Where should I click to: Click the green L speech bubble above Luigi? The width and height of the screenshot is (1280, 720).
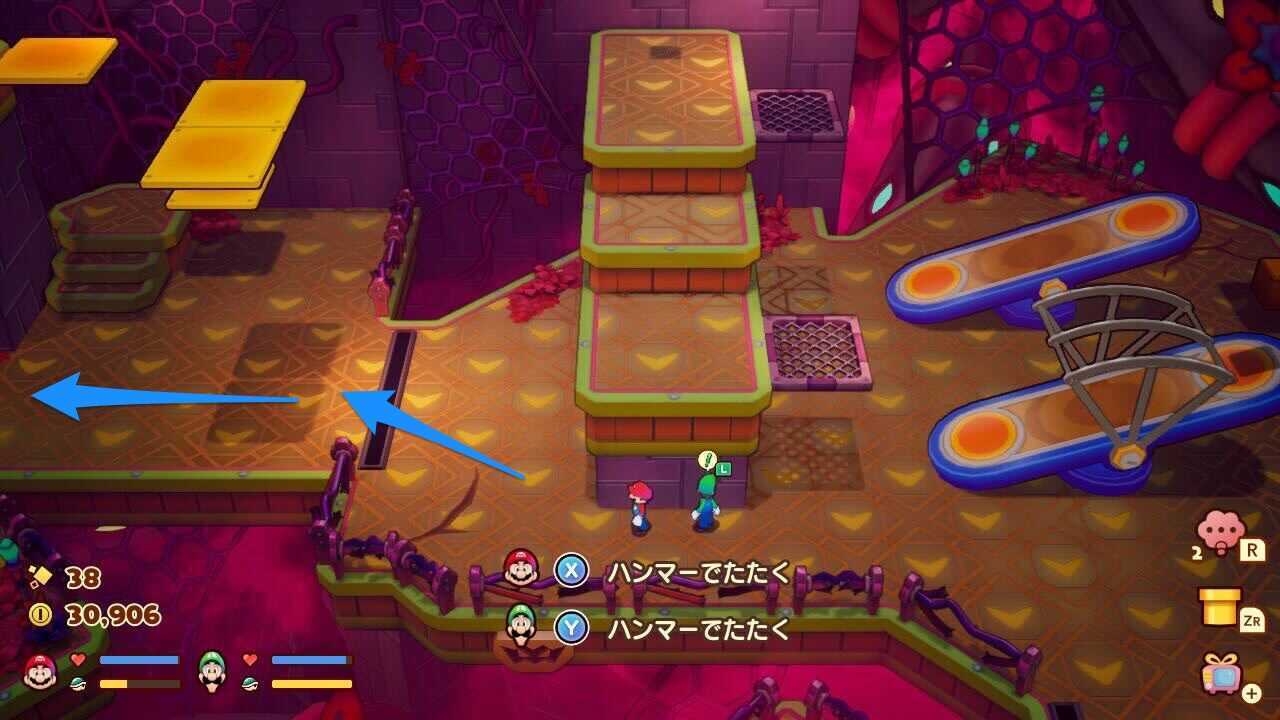716,465
